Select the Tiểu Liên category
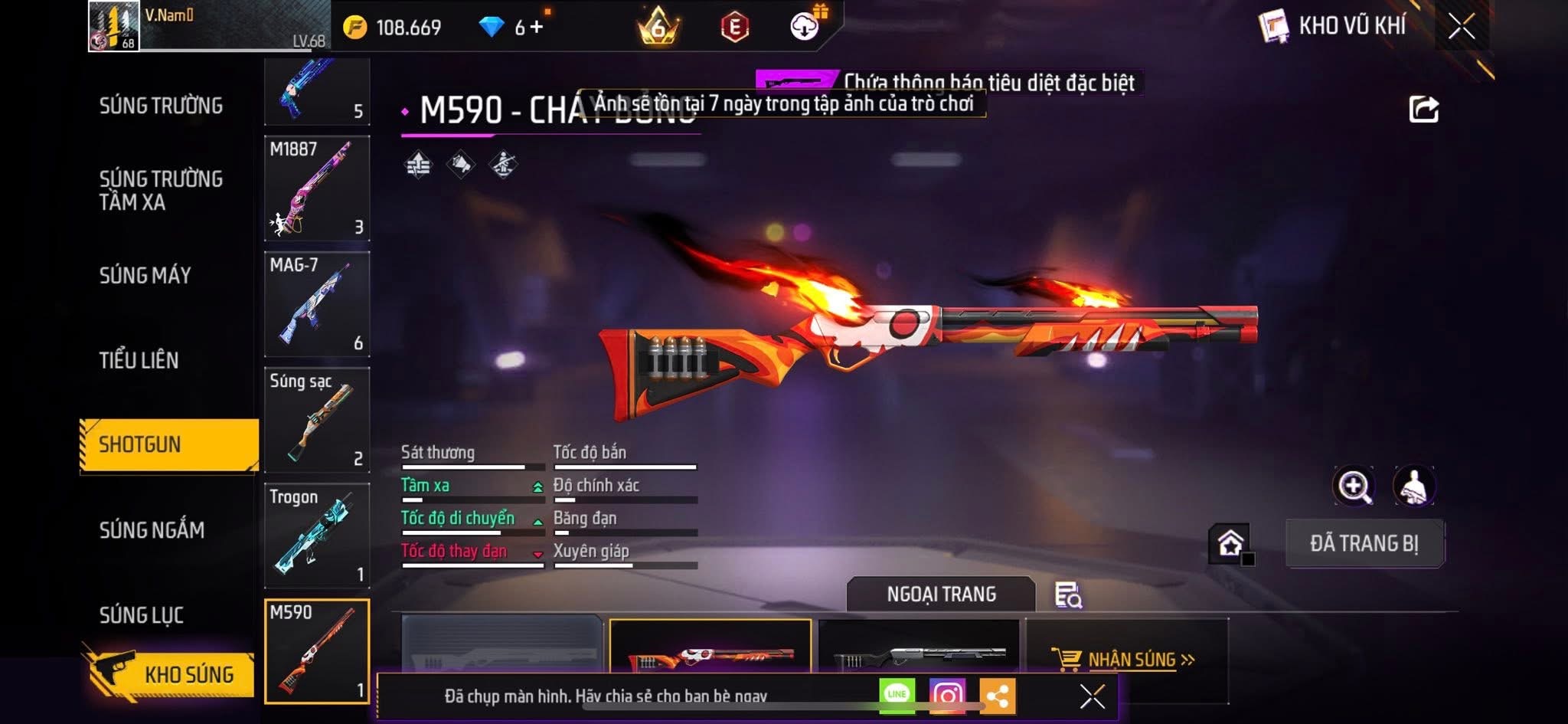The height and width of the screenshot is (724, 1568). click(x=139, y=360)
